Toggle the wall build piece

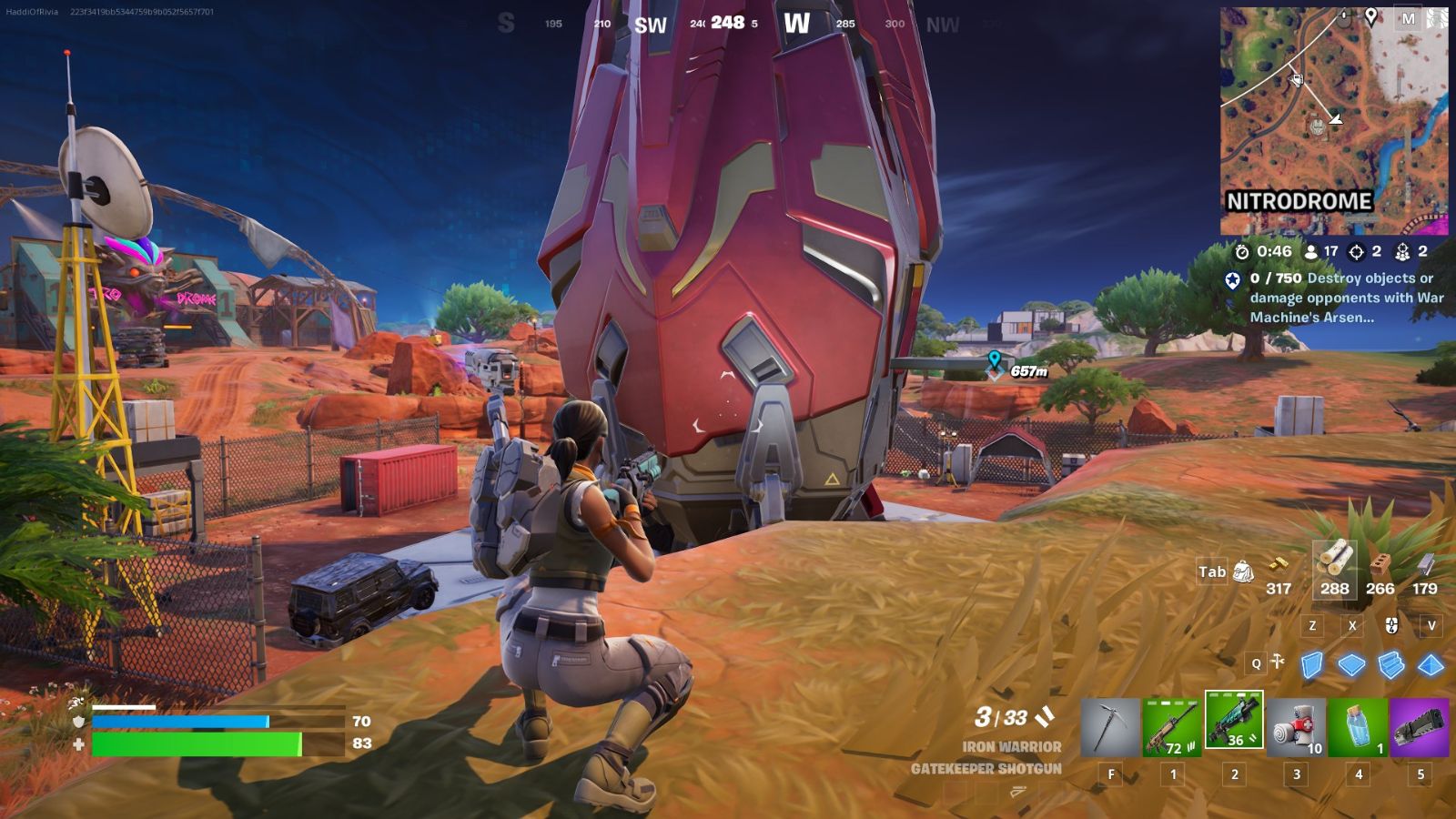coord(1312,665)
